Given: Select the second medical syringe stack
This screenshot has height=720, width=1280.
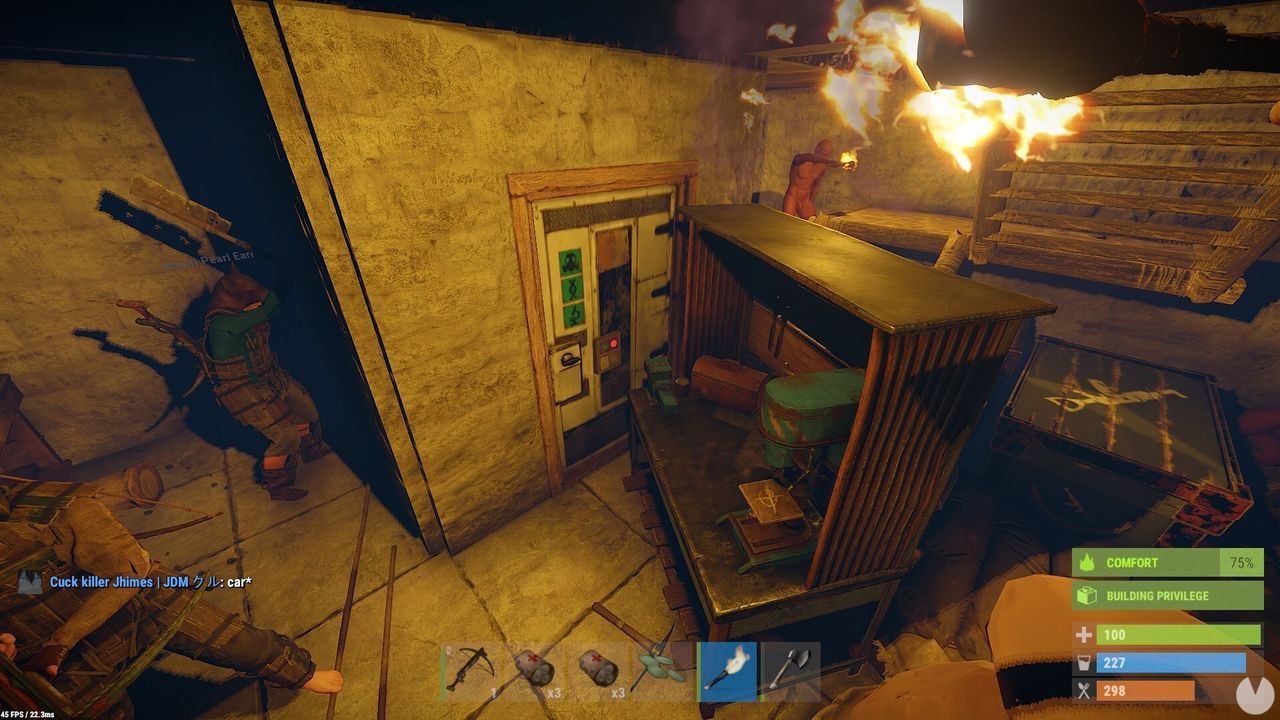Looking at the screenshot, I should click(x=598, y=670).
